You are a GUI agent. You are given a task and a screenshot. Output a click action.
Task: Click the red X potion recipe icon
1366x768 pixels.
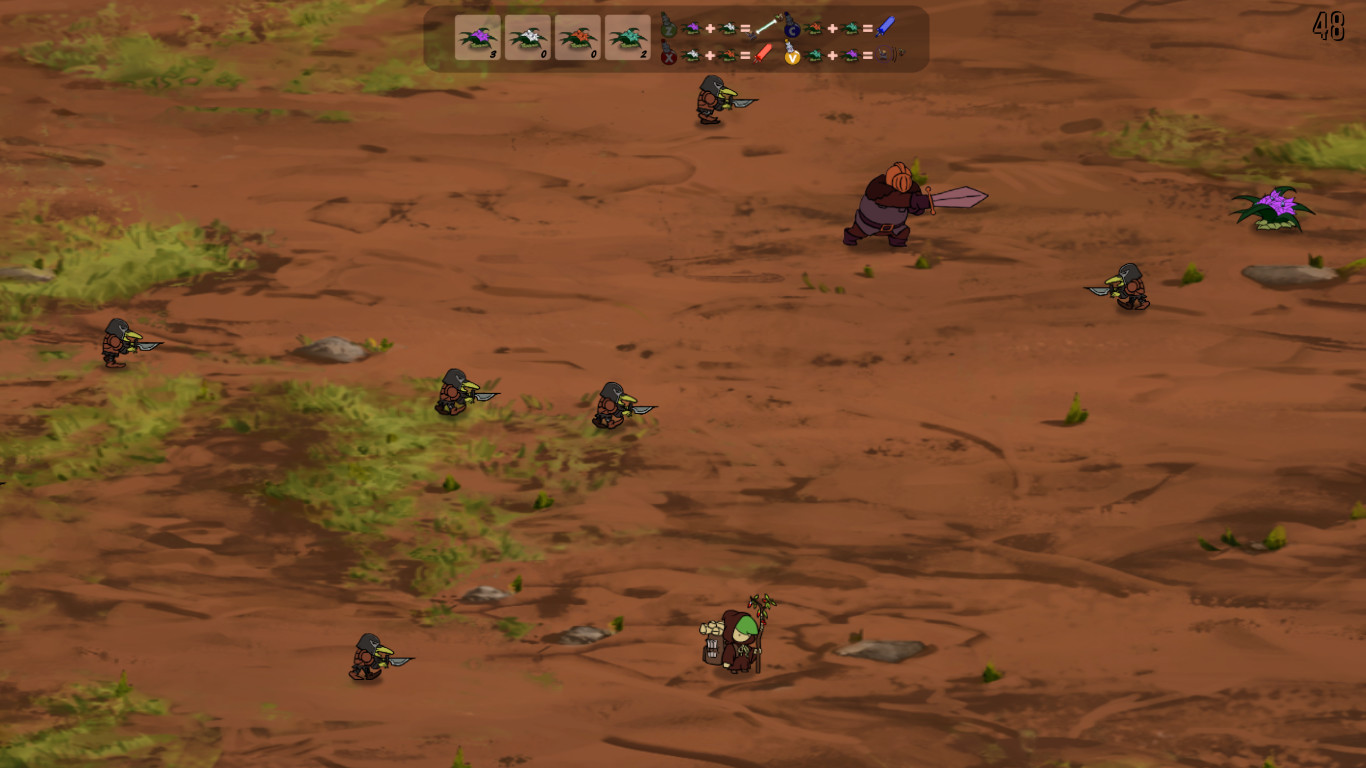pos(668,55)
